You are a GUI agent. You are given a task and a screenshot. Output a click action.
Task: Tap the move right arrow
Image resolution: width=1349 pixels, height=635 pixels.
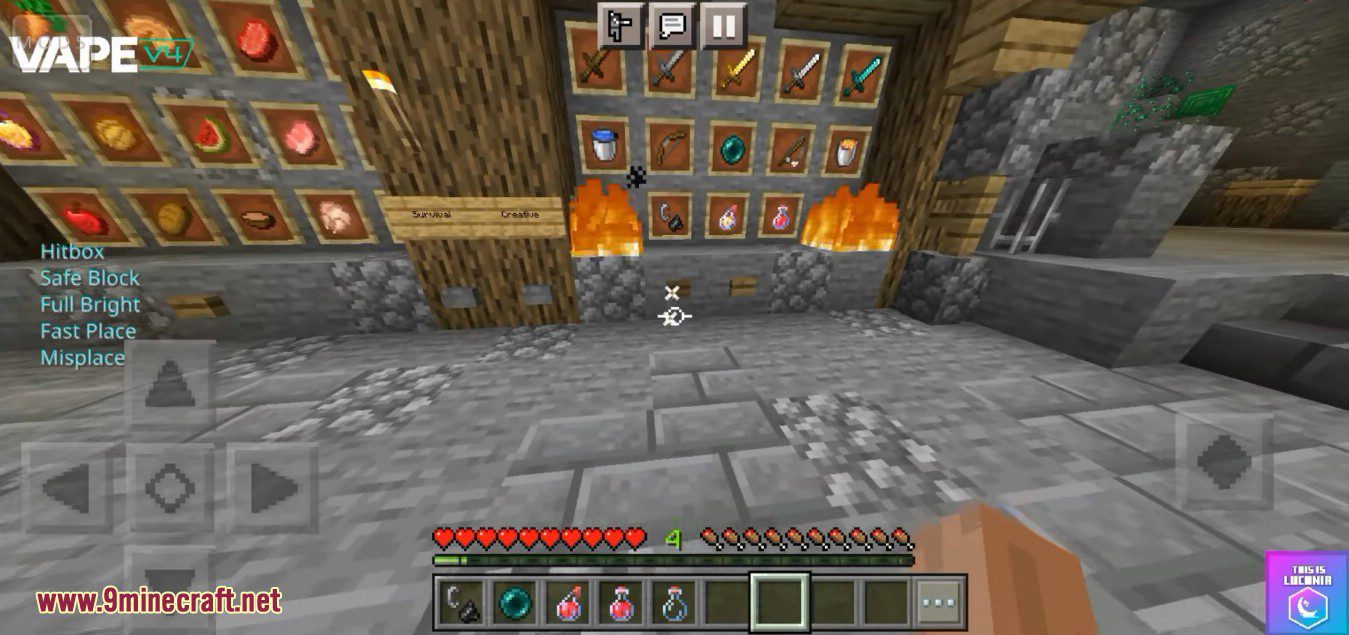click(x=271, y=488)
